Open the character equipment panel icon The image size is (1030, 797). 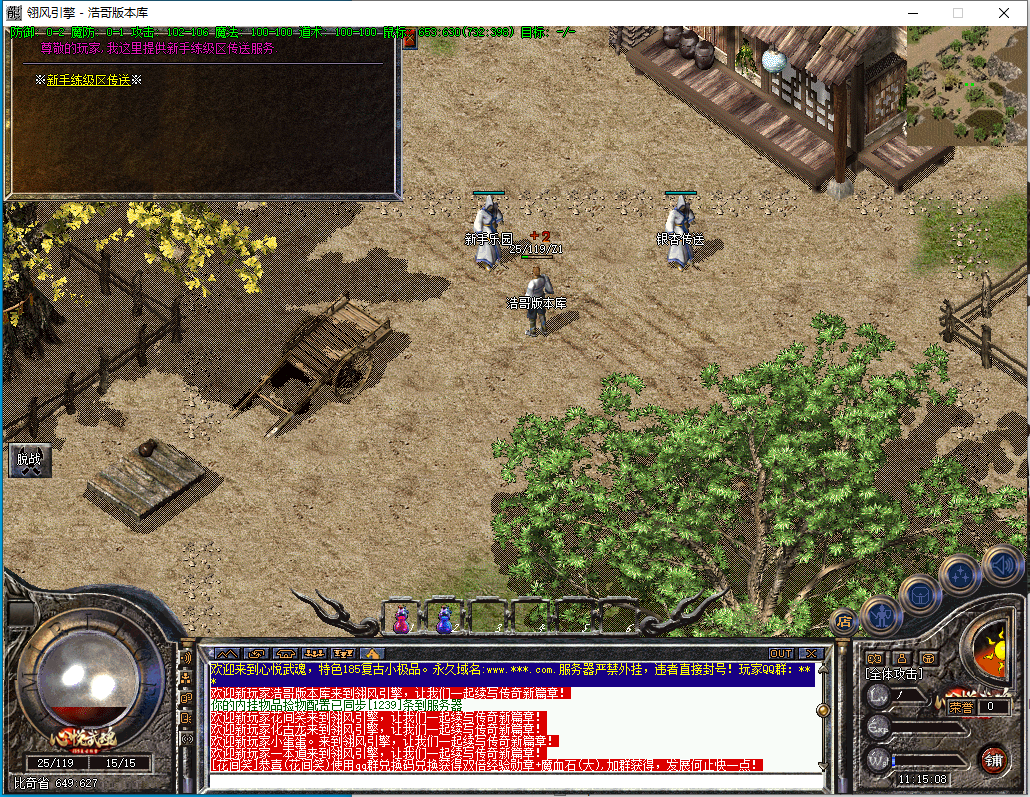[x=881, y=615]
